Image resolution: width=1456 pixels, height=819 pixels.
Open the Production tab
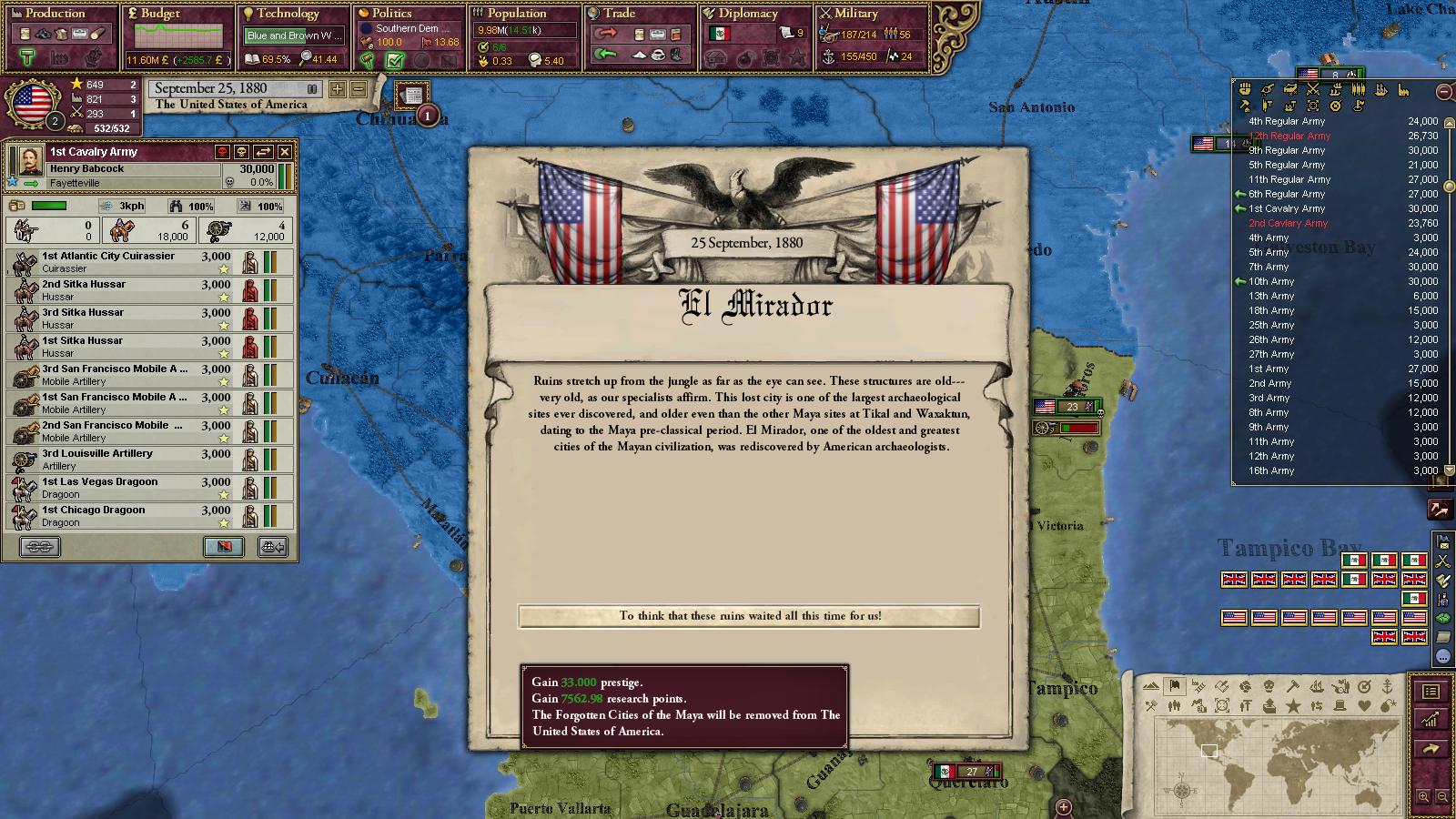click(x=55, y=14)
